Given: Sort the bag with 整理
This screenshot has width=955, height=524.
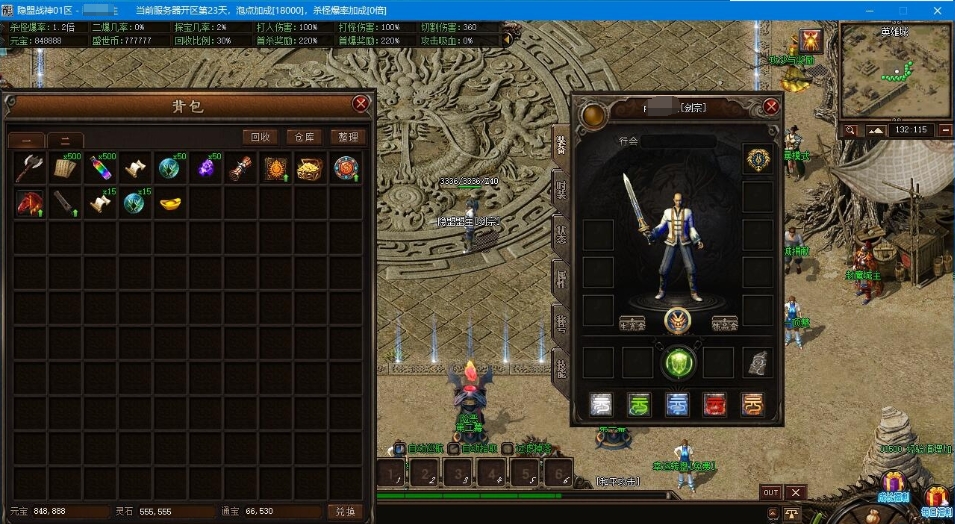Looking at the screenshot, I should click(348, 137).
